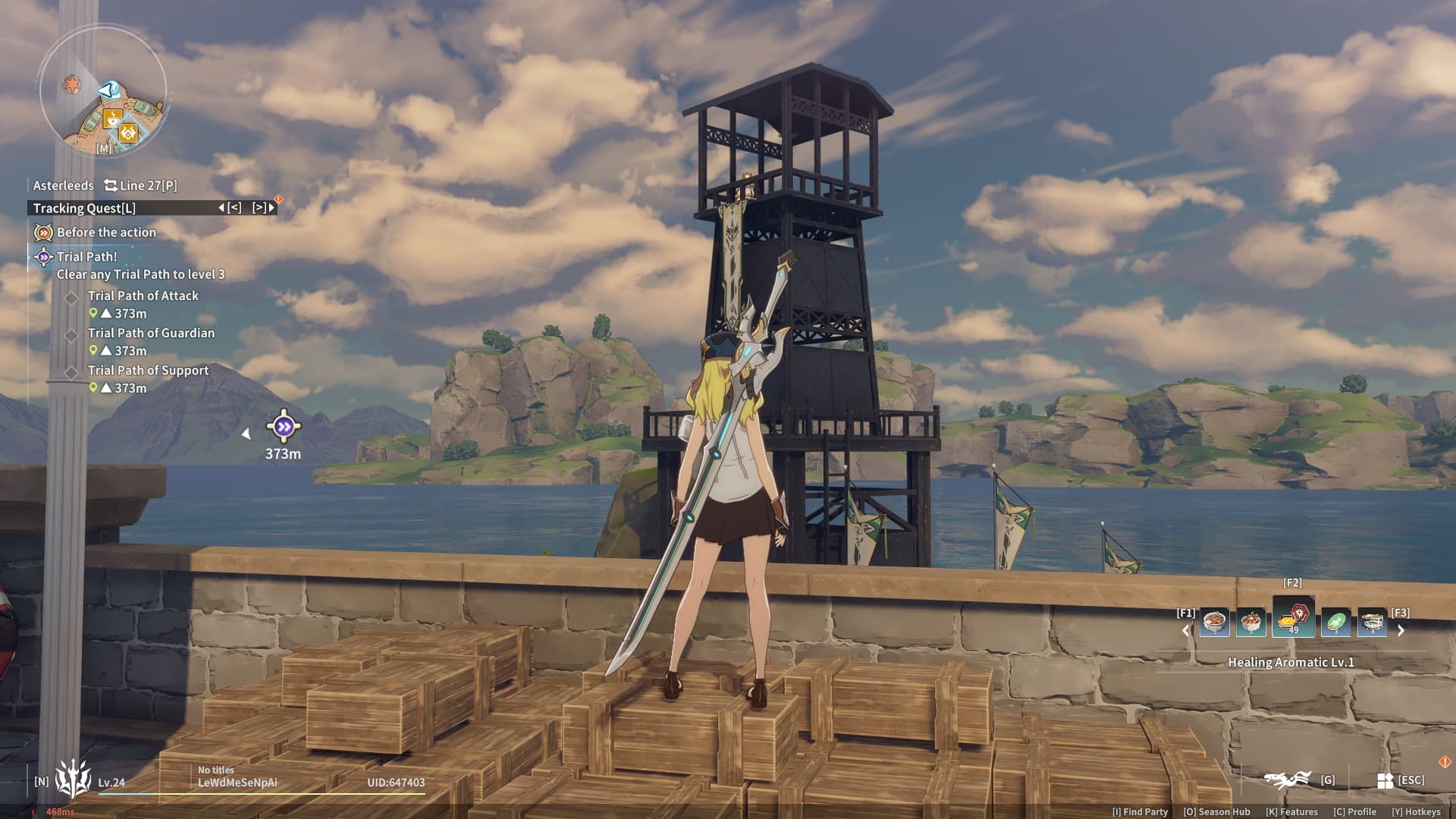Select the "Trial Path!" quest entry
This screenshot has width=1456, height=819.
[86, 256]
